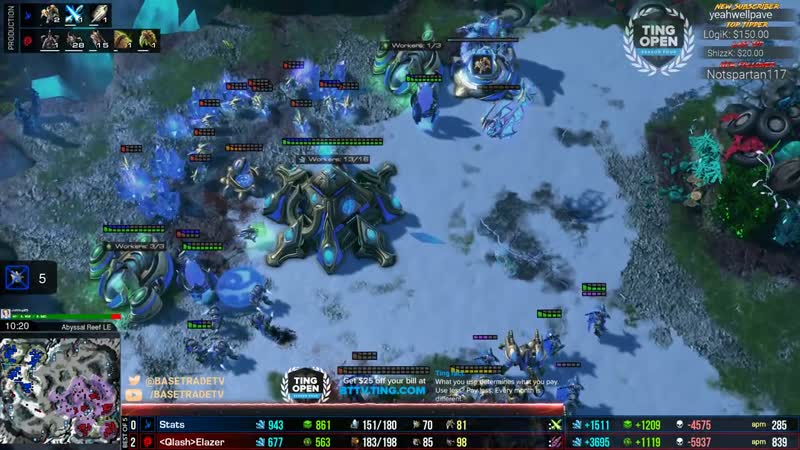800x450 pixels.
Task: Click the Protoss race icon beside Stats
Action: click(147, 425)
